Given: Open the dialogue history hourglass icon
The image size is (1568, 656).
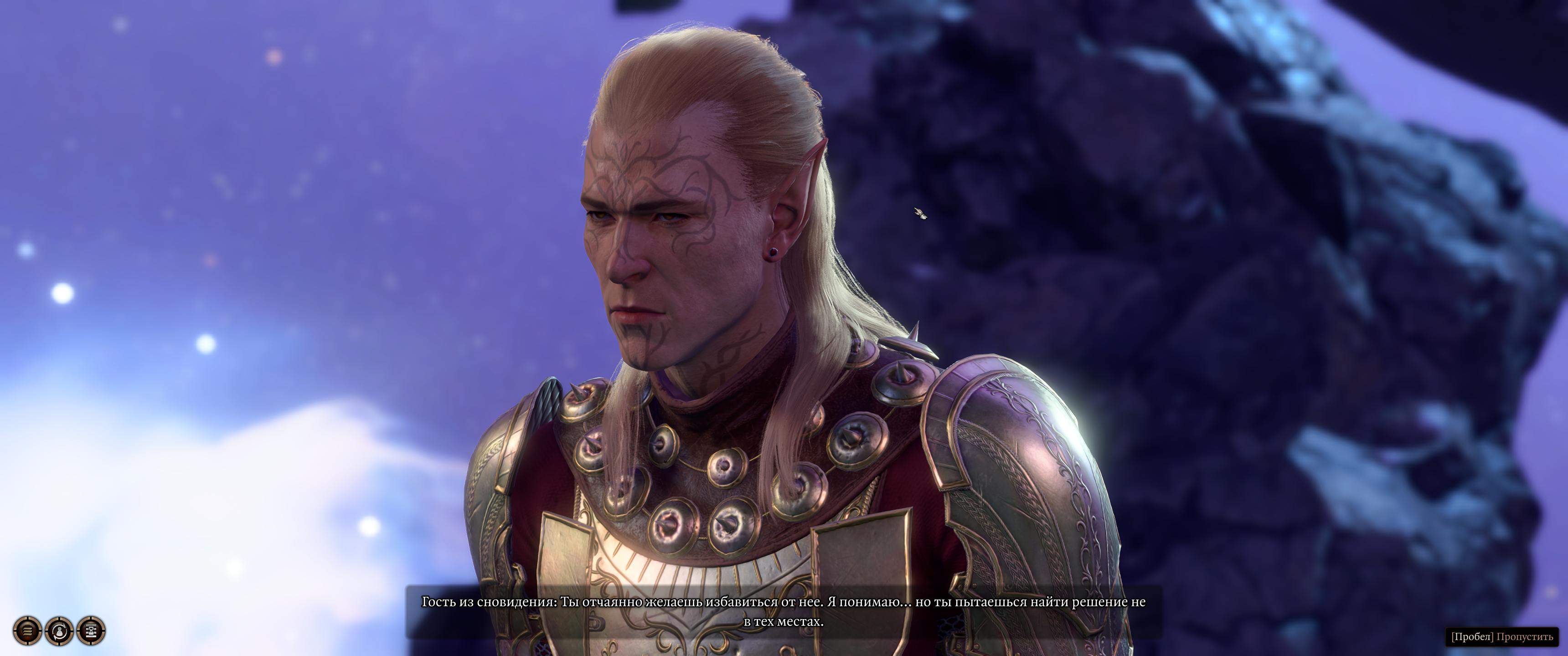Looking at the screenshot, I should click(91, 631).
